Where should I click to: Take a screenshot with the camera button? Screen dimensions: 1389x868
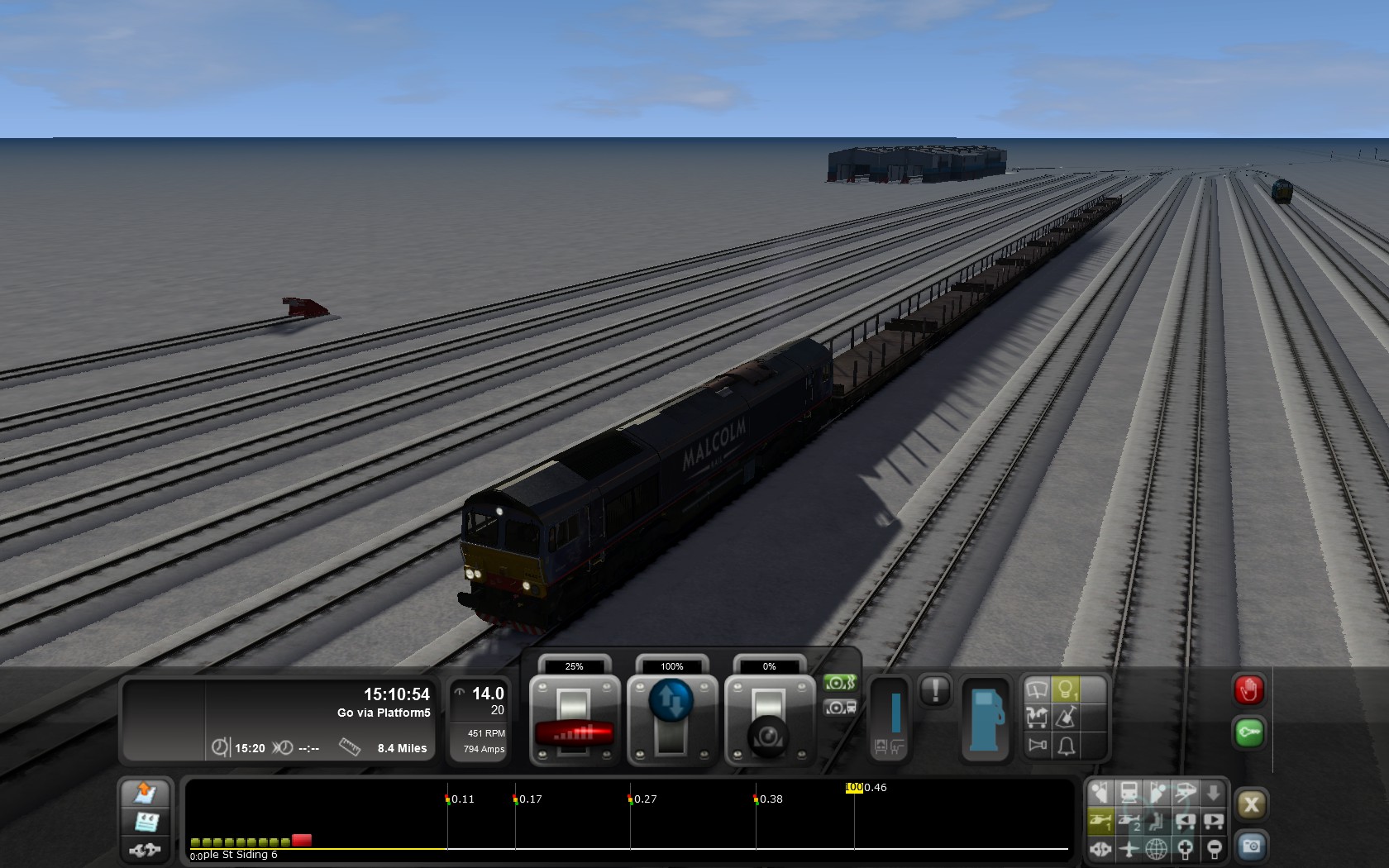pyautogui.click(x=1251, y=846)
